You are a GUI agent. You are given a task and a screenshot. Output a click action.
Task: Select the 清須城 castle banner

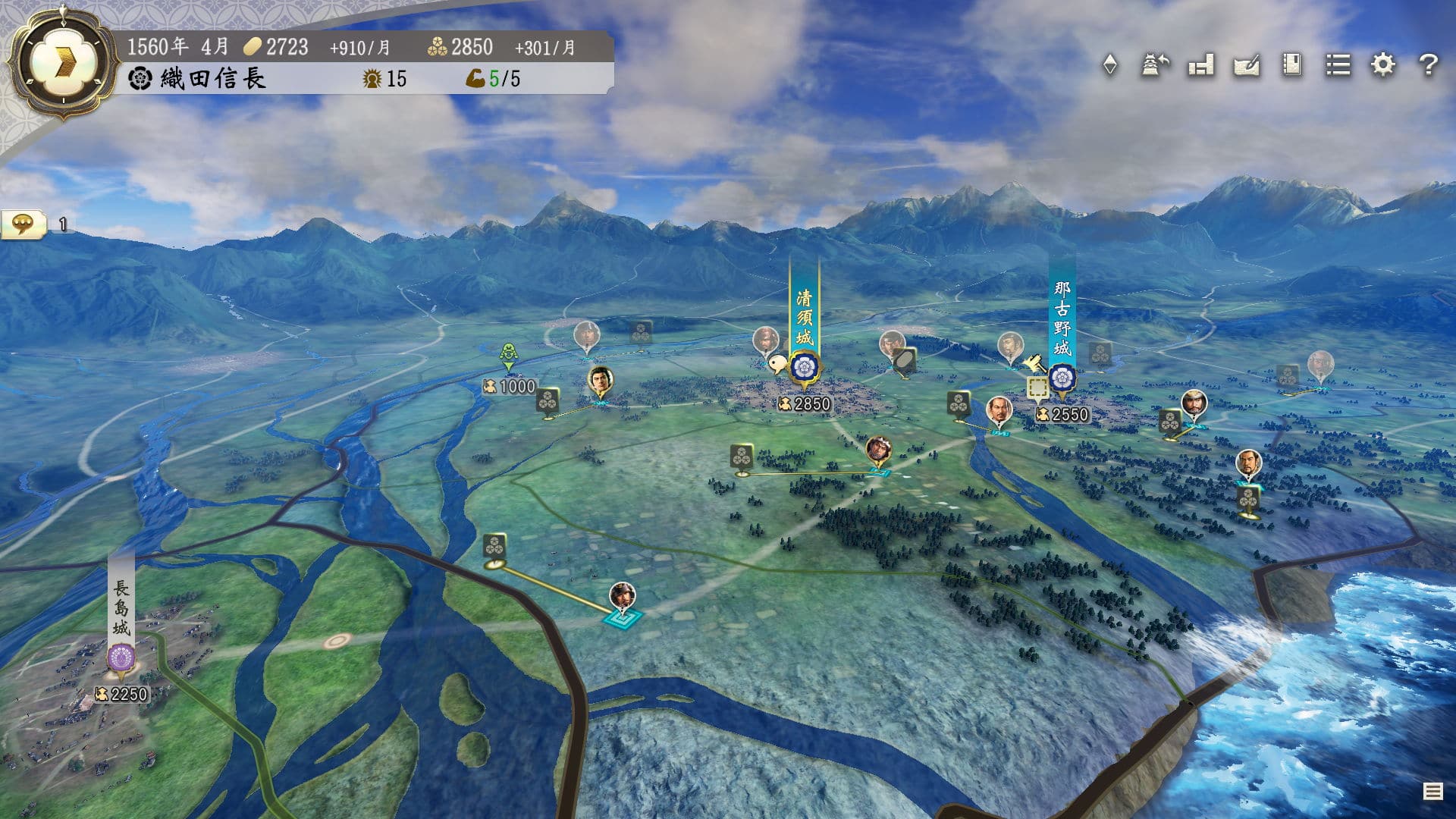[804, 318]
